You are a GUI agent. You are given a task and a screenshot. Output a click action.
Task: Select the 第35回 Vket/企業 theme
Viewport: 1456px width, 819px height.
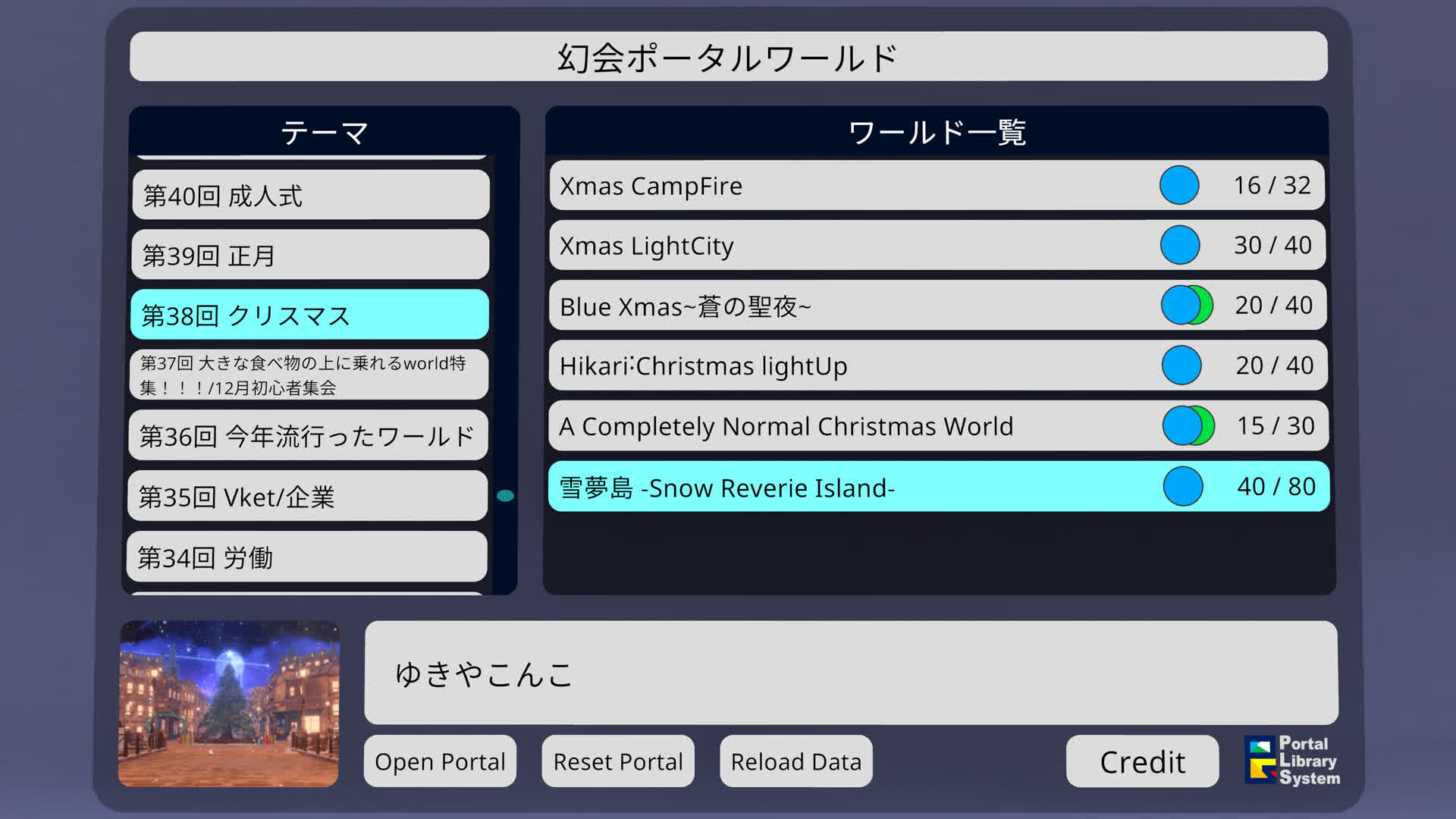[307, 497]
